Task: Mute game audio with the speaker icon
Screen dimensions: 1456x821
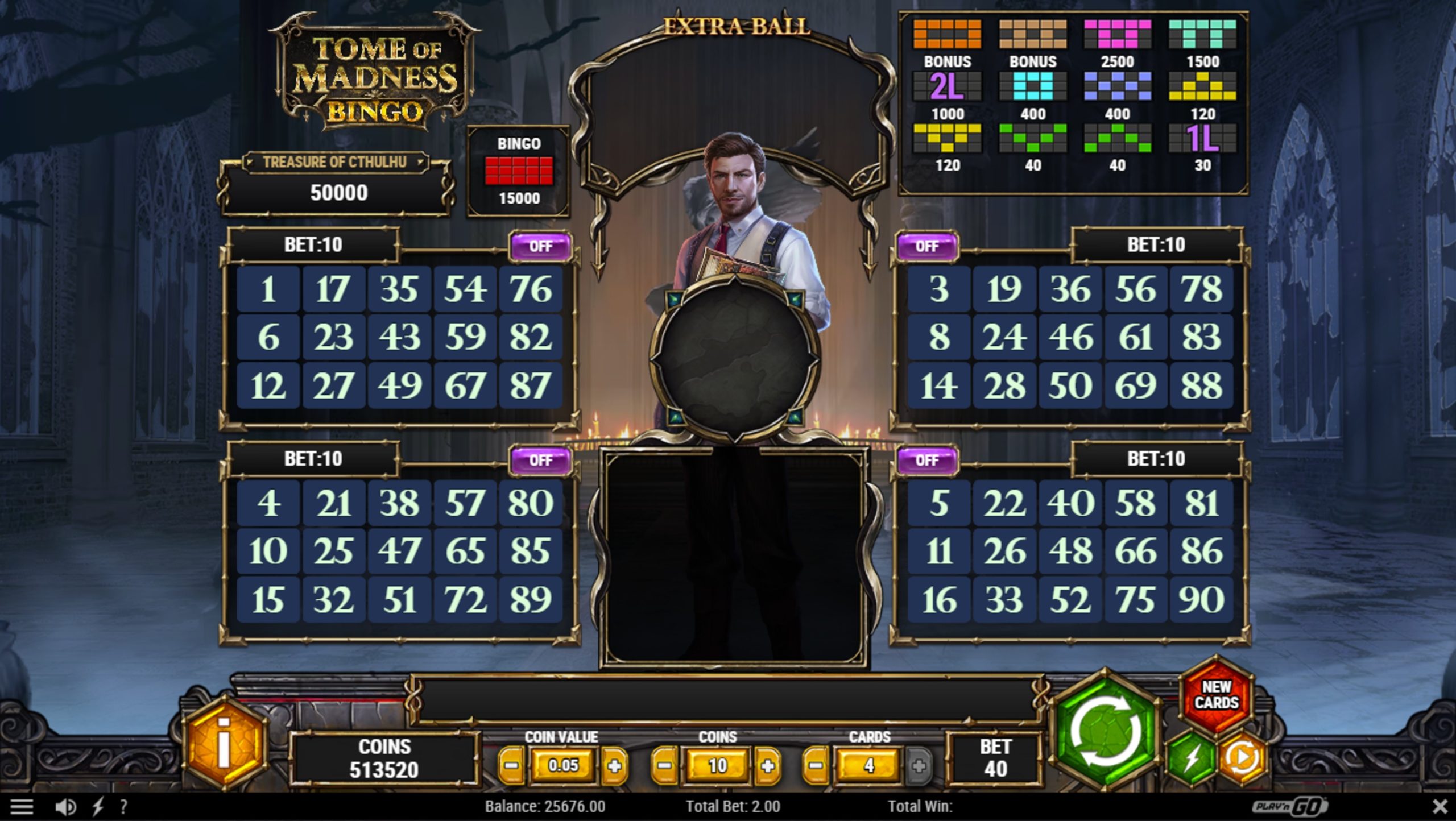Action: point(64,807)
